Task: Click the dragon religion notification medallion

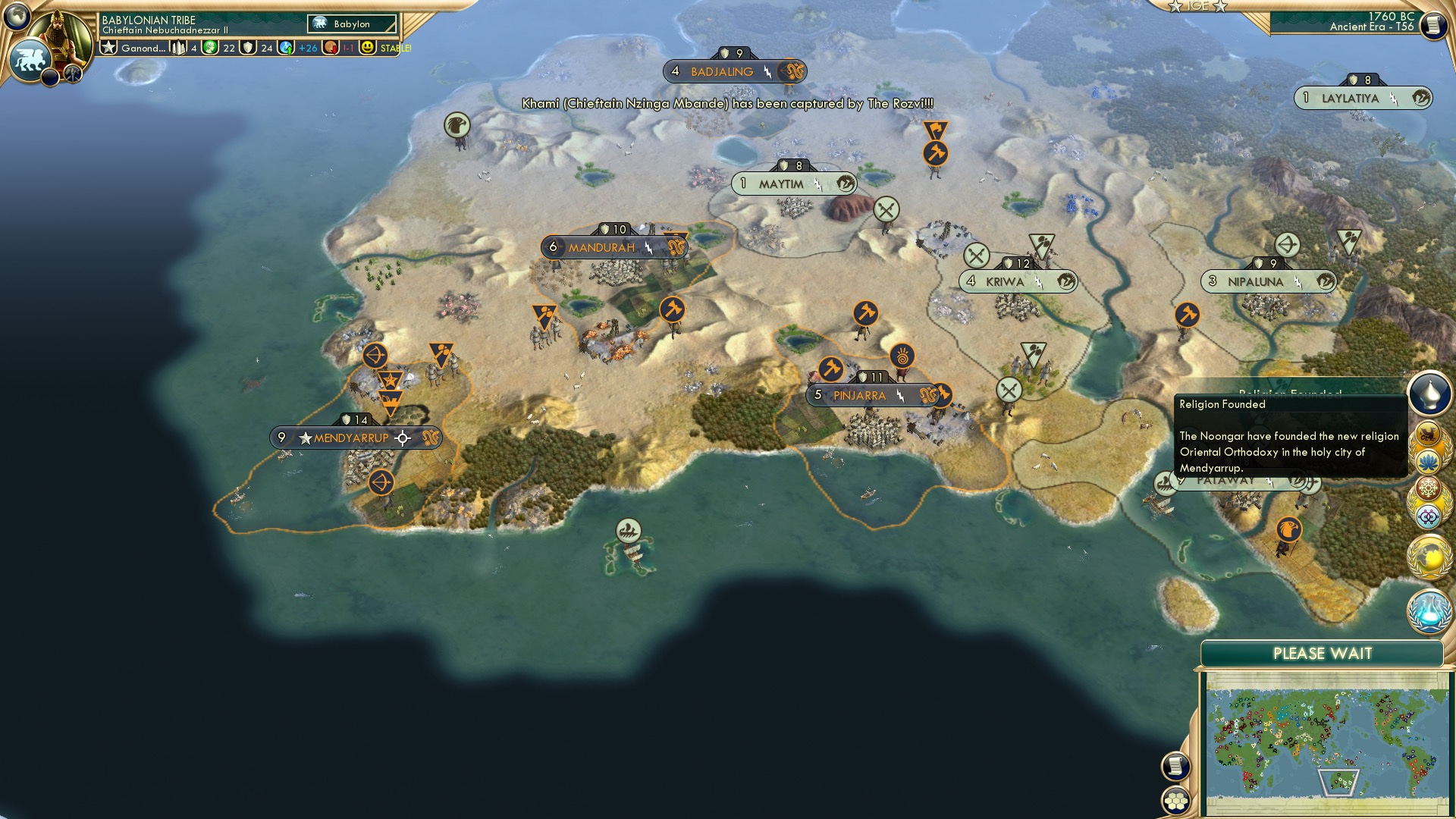Action: pyautogui.click(x=1429, y=434)
